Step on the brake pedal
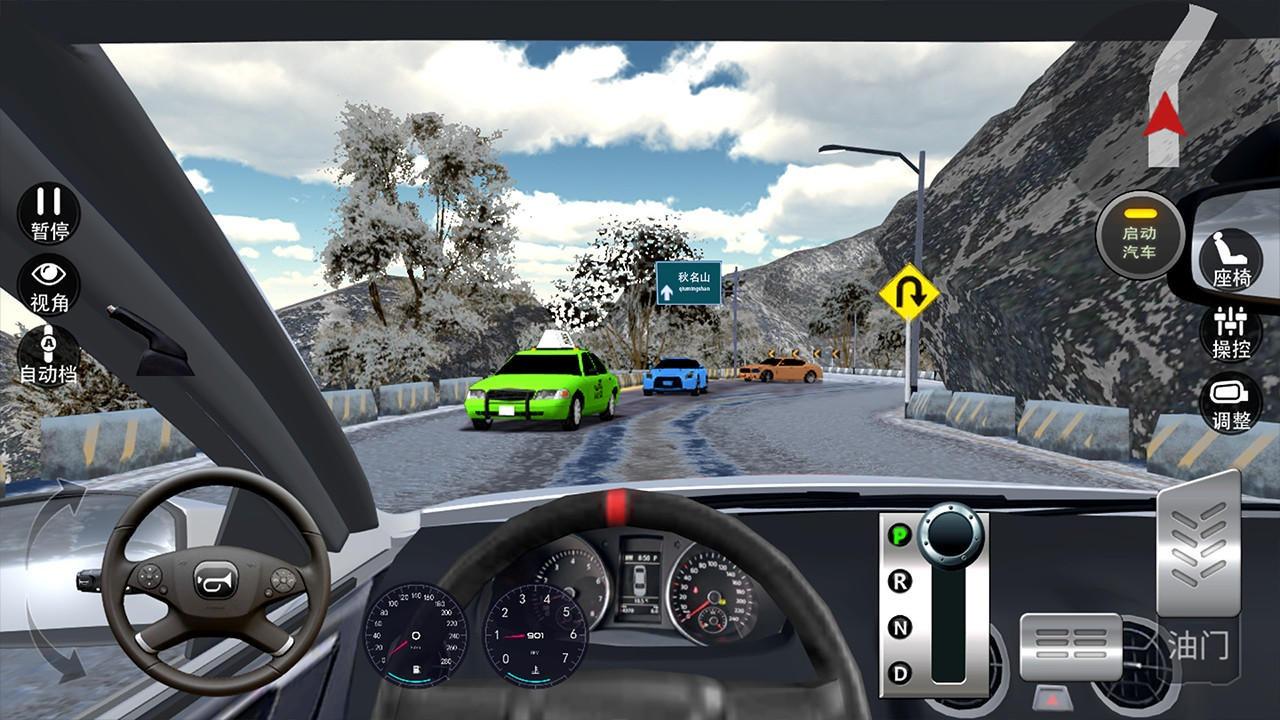The width and height of the screenshot is (1280, 720). [1070, 646]
